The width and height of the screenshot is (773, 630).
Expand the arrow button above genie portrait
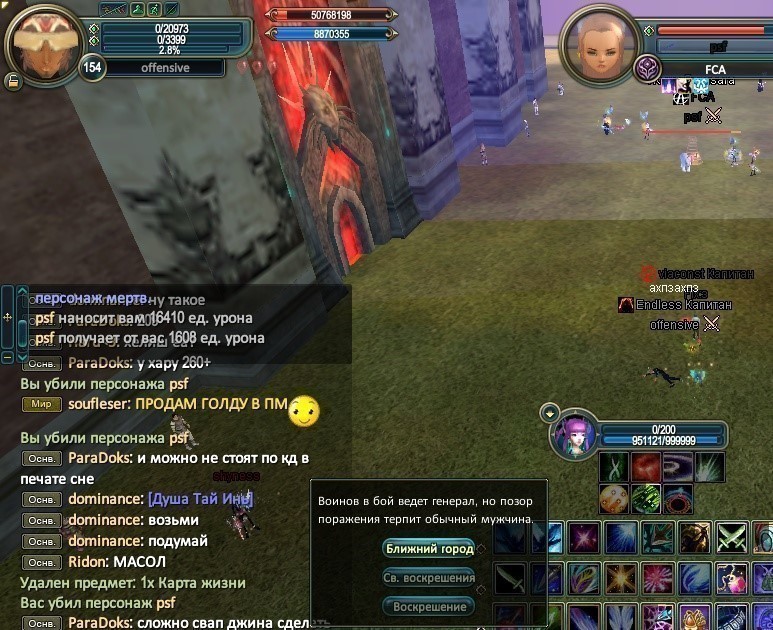pyautogui.click(x=548, y=412)
